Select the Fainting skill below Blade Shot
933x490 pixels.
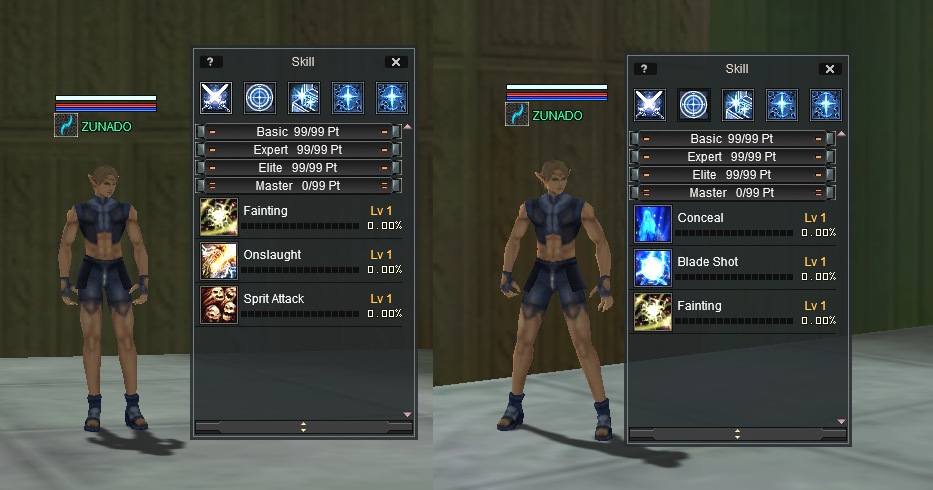point(653,312)
